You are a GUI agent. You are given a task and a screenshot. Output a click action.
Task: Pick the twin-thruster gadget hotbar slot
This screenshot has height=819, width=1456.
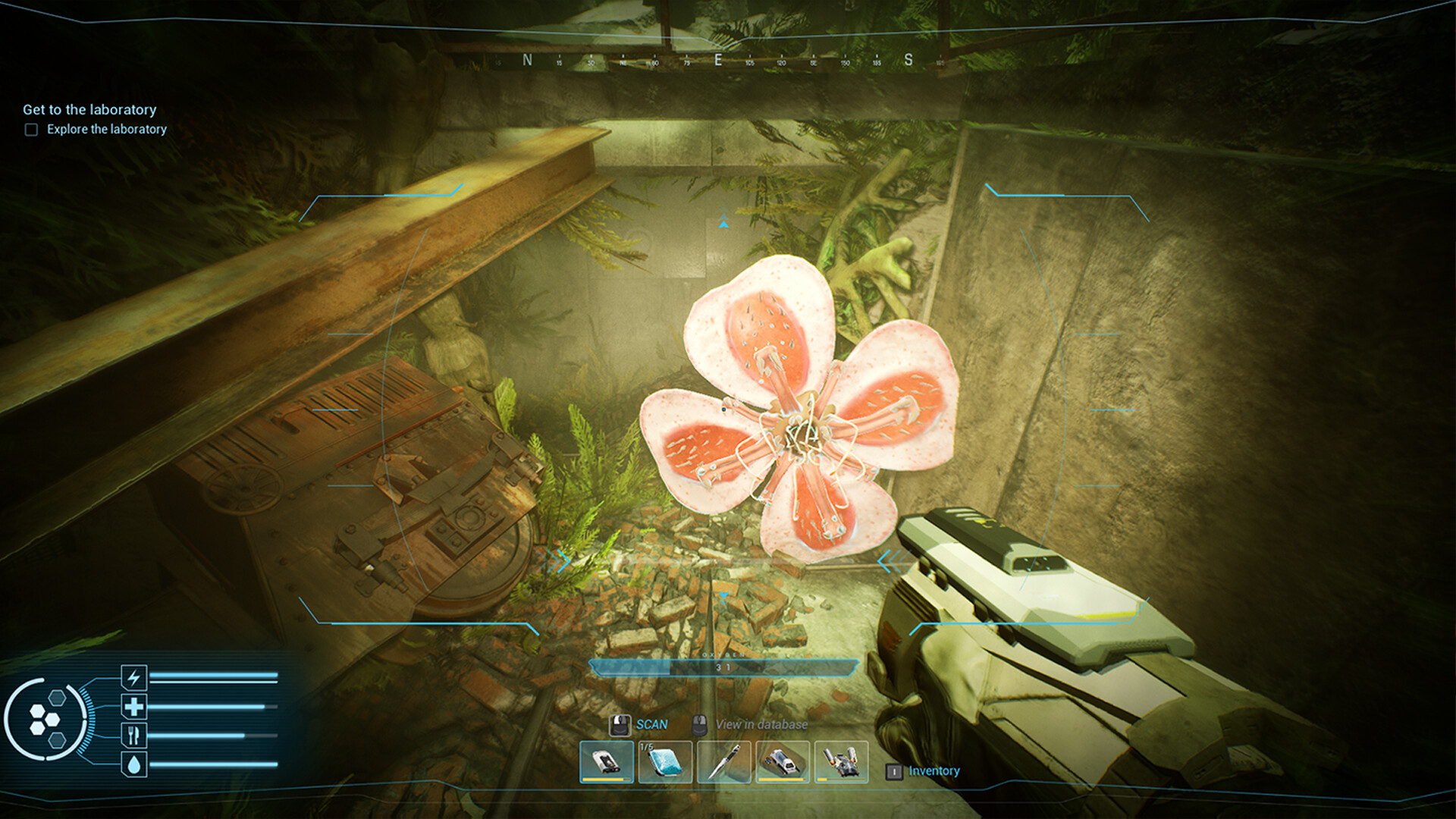(841, 761)
